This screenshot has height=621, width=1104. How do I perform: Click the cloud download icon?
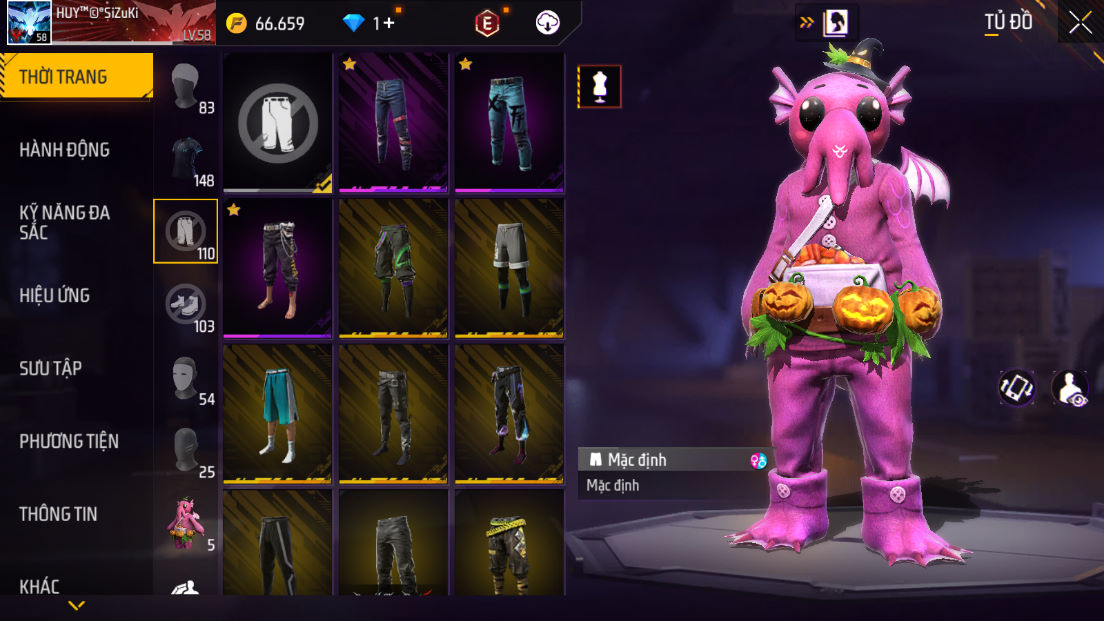(x=548, y=23)
